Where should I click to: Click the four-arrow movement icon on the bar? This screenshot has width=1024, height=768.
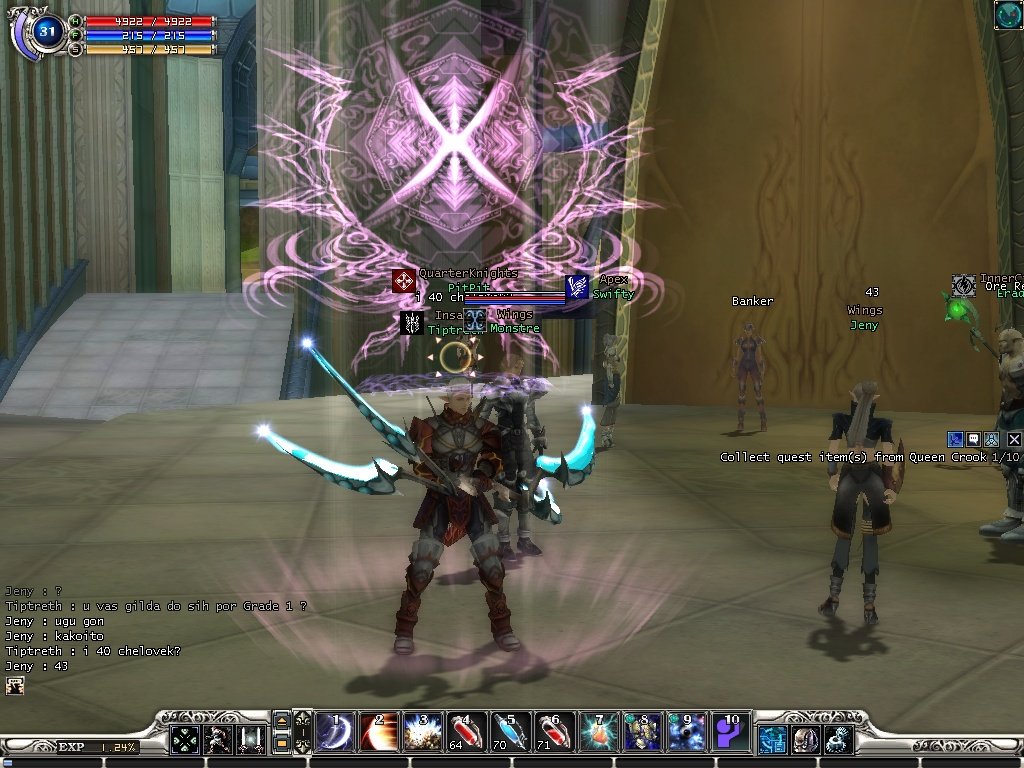(x=184, y=739)
